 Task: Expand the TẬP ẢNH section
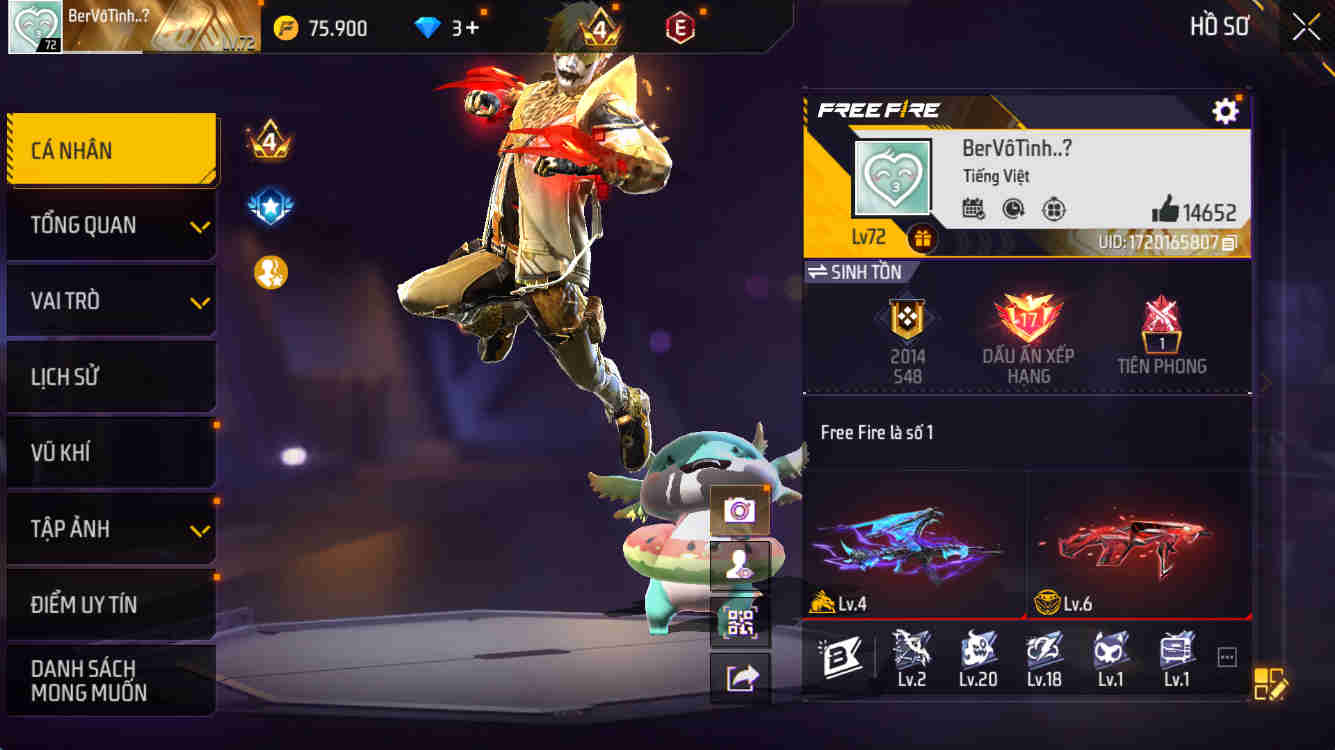111,530
